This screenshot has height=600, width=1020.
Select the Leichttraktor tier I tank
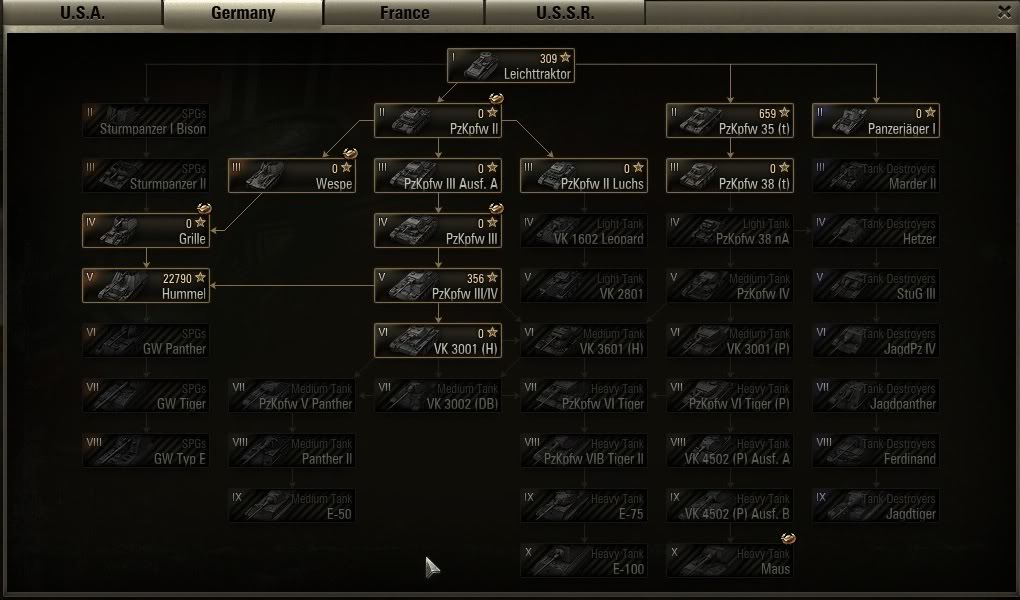point(510,66)
